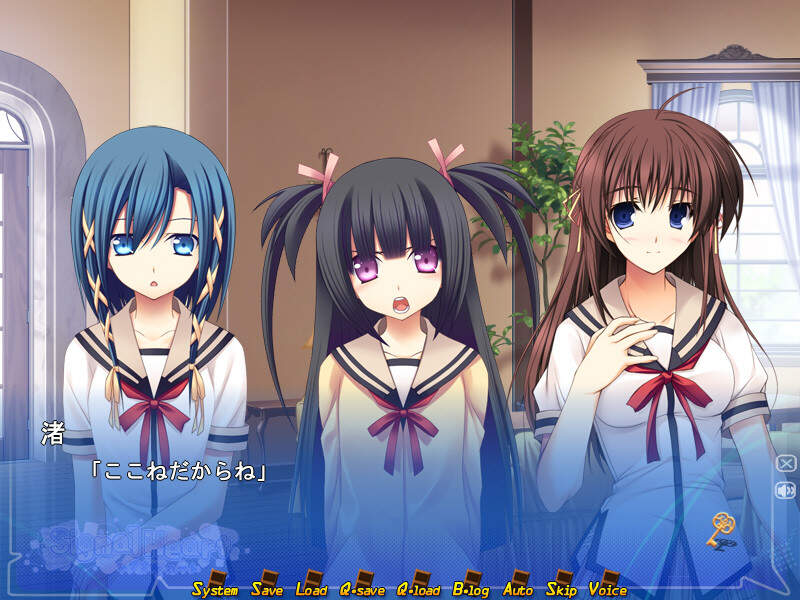The height and width of the screenshot is (600, 800).
Task: Hide the text window with the X button
Action: coord(786,463)
